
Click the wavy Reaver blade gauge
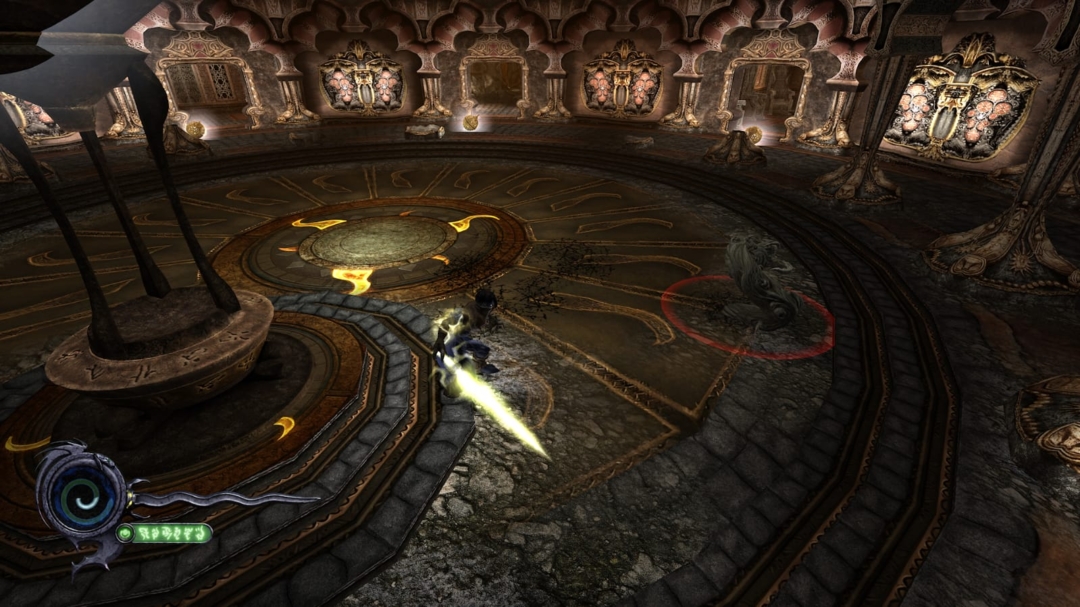point(225,497)
